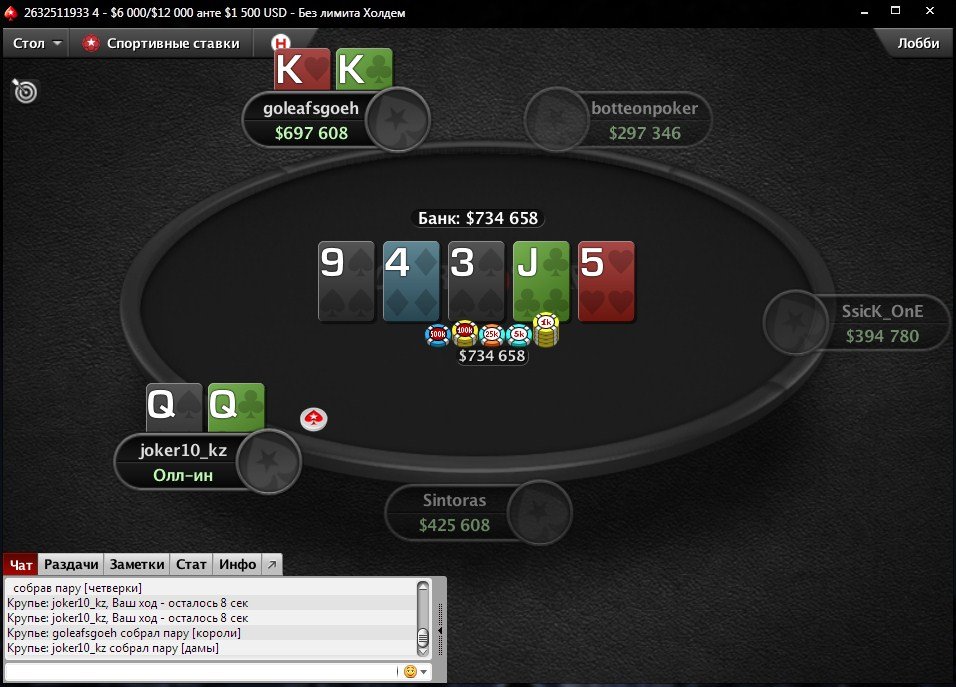Image resolution: width=956 pixels, height=687 pixels.
Task: Open Спортивные ставки sports betting
Action: pyautogui.click(x=162, y=44)
